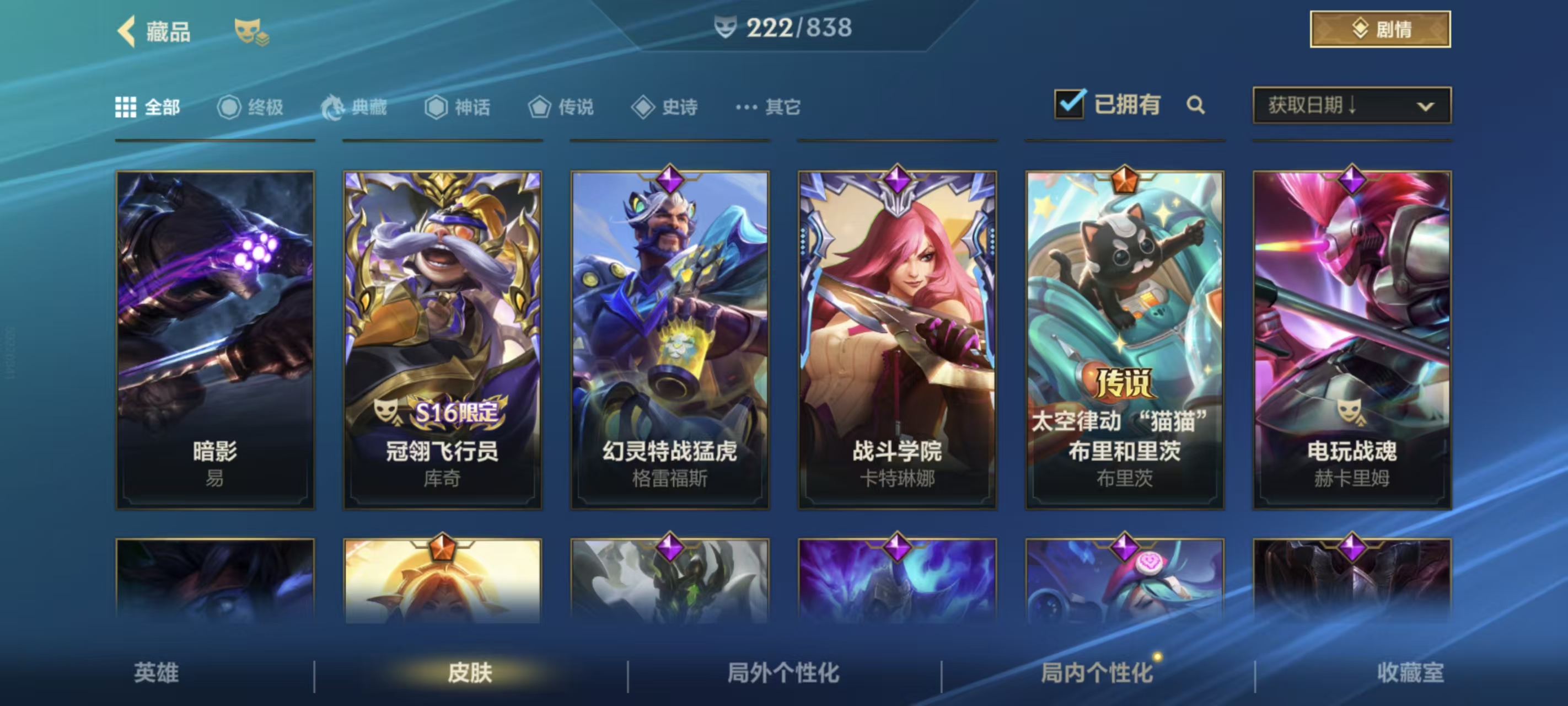Choose the 冠翎飞行员 库奇 skin card

pyautogui.click(x=443, y=339)
